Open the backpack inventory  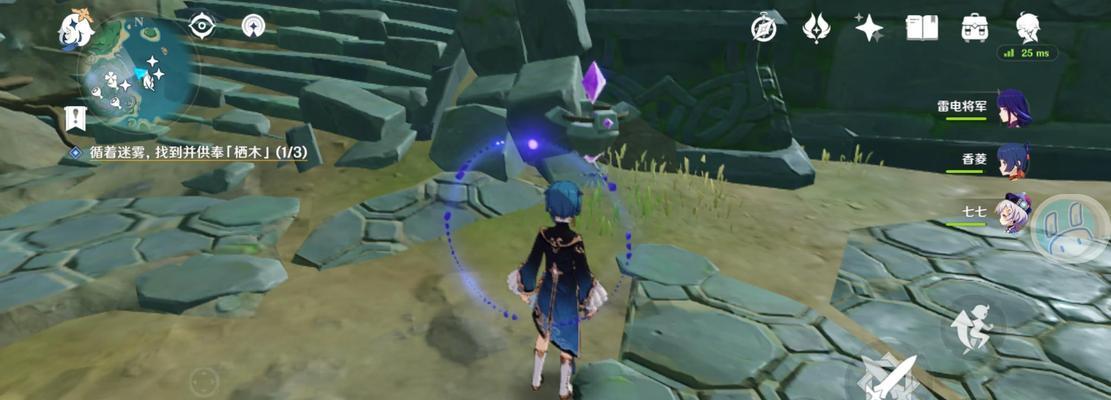[x=974, y=28]
